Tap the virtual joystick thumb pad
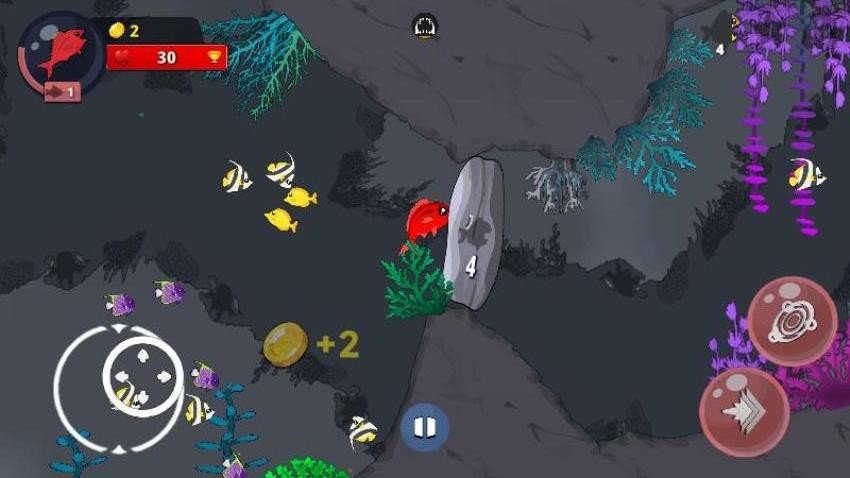850x478 pixels. coord(143,376)
